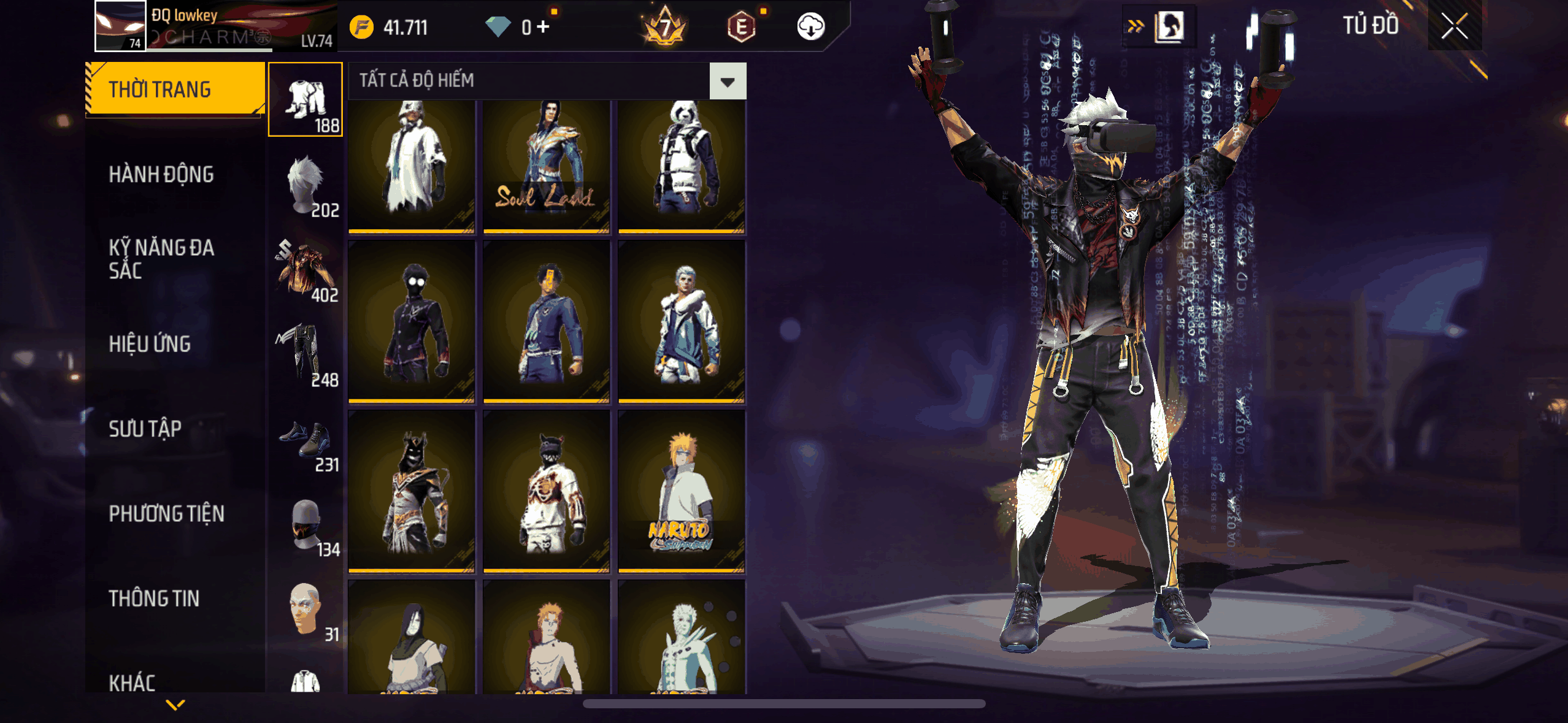Viewport: 1568px width, 723px height.
Task: Select the mask subcategory showing 134
Action: pyautogui.click(x=306, y=524)
